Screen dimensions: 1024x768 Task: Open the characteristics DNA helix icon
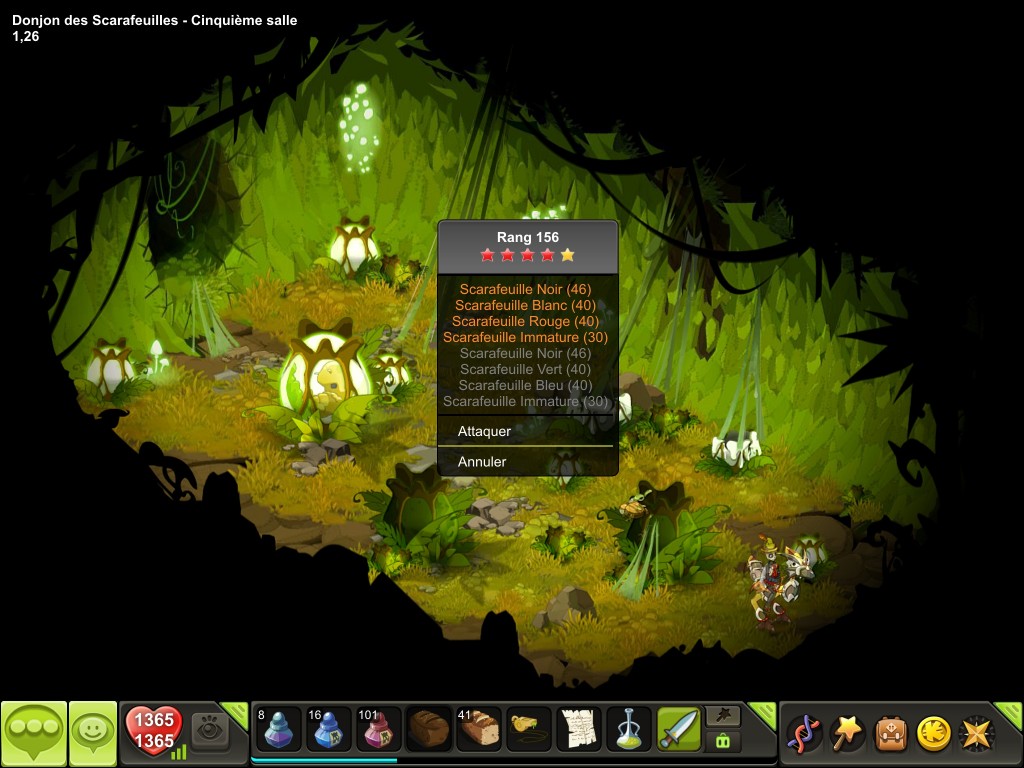(x=803, y=733)
